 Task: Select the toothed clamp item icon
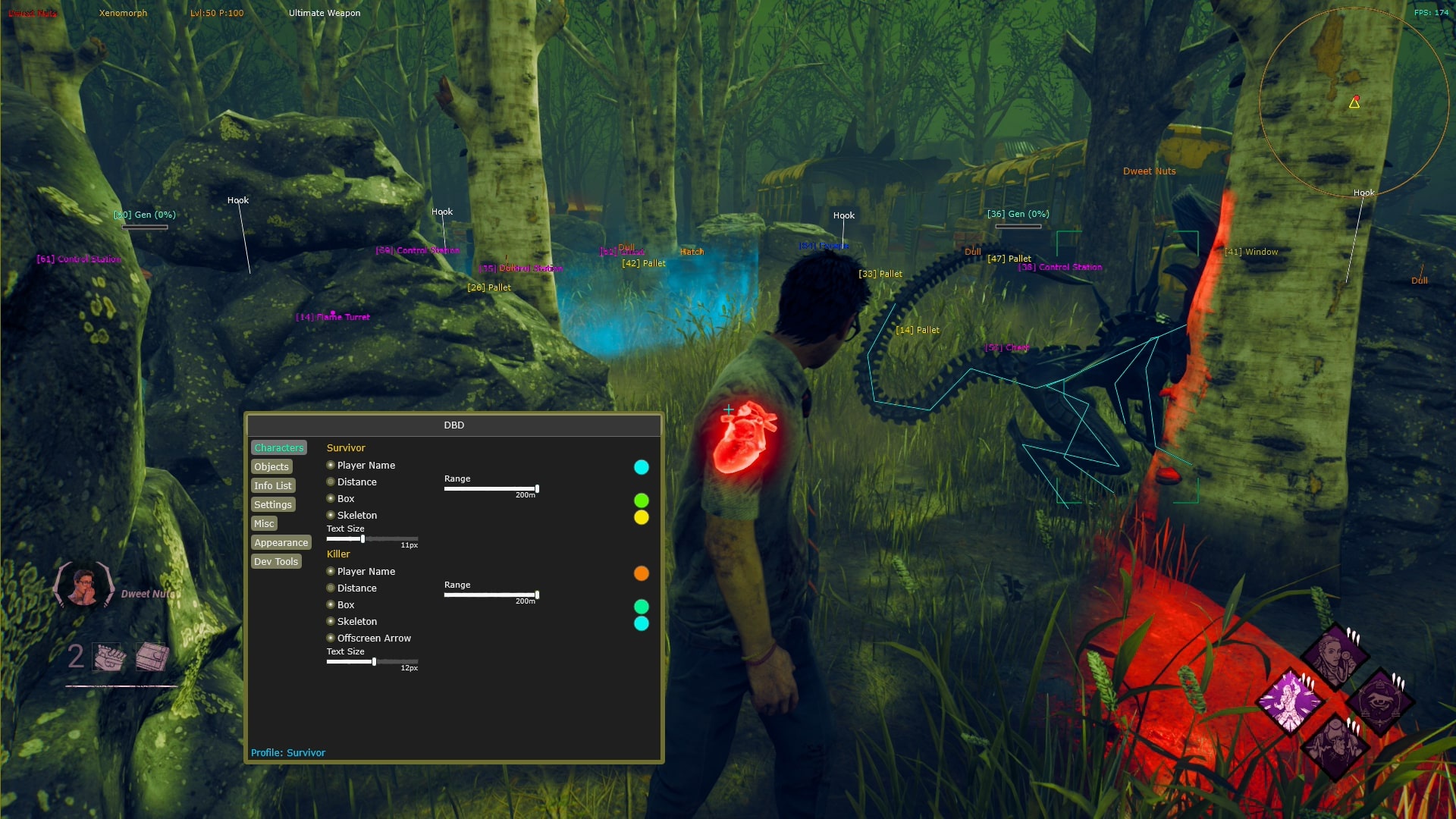tap(108, 657)
